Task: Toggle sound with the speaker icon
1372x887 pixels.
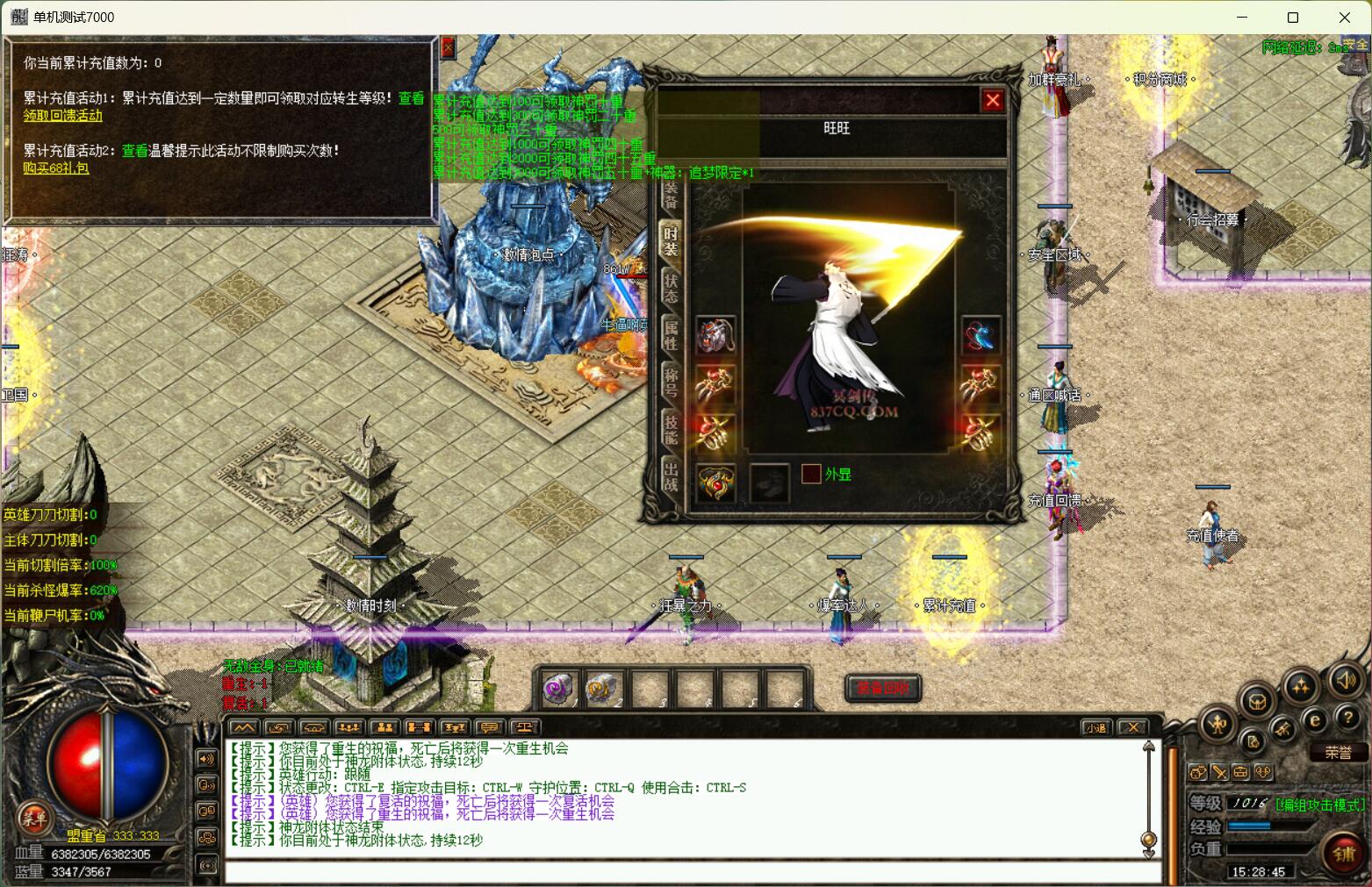Action: [x=1345, y=680]
